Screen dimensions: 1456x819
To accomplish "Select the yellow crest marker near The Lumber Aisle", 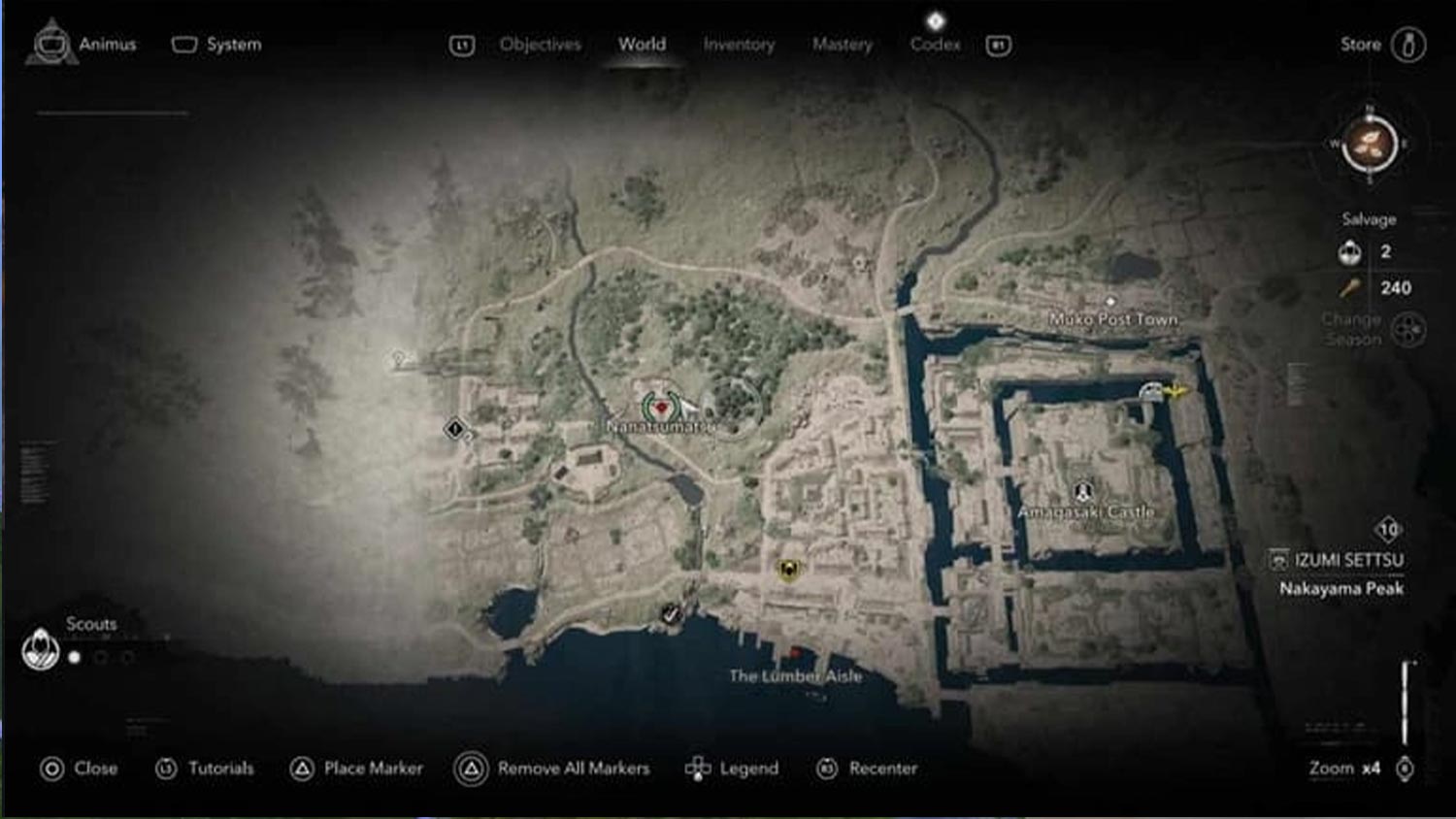I will pyautogui.click(x=788, y=572).
